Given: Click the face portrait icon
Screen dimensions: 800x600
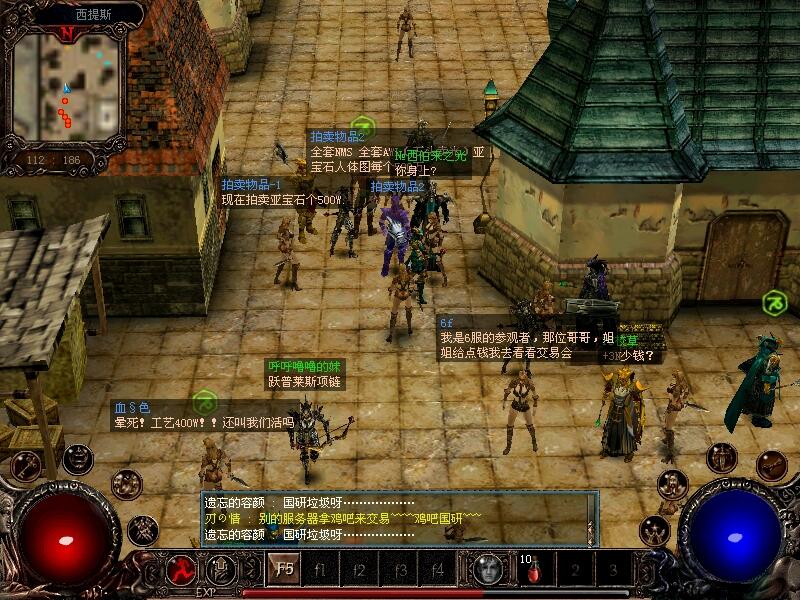Looking at the screenshot, I should pos(487,569).
